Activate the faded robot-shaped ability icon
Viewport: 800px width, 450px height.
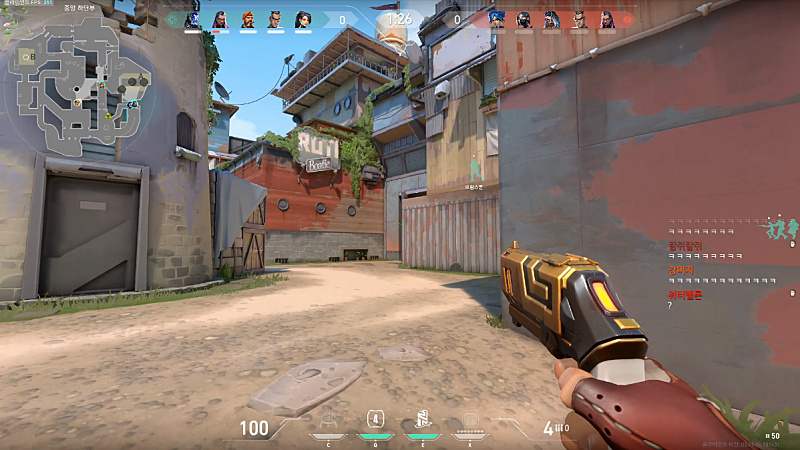point(330,420)
